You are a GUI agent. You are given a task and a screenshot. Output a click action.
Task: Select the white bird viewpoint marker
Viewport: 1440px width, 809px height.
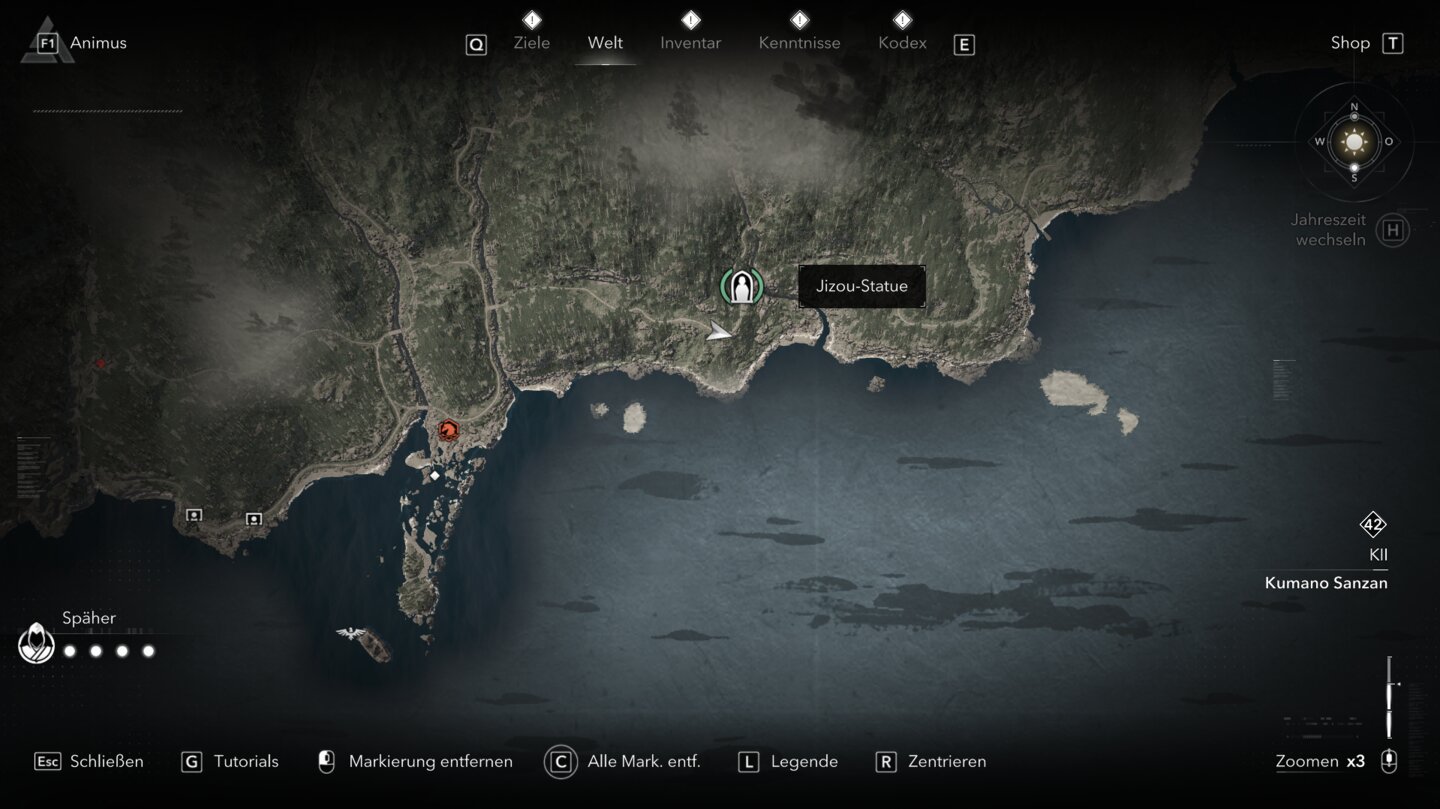350,634
